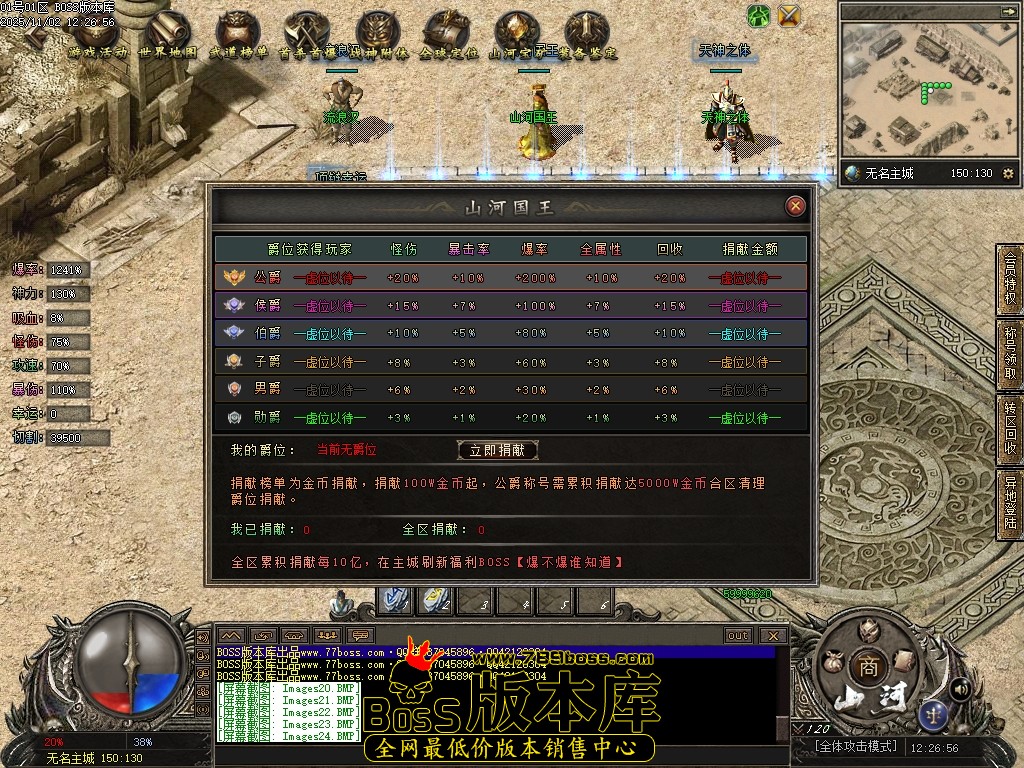Toggle the sound speaker icon
This screenshot has height=768, width=1024.
coord(960,688)
